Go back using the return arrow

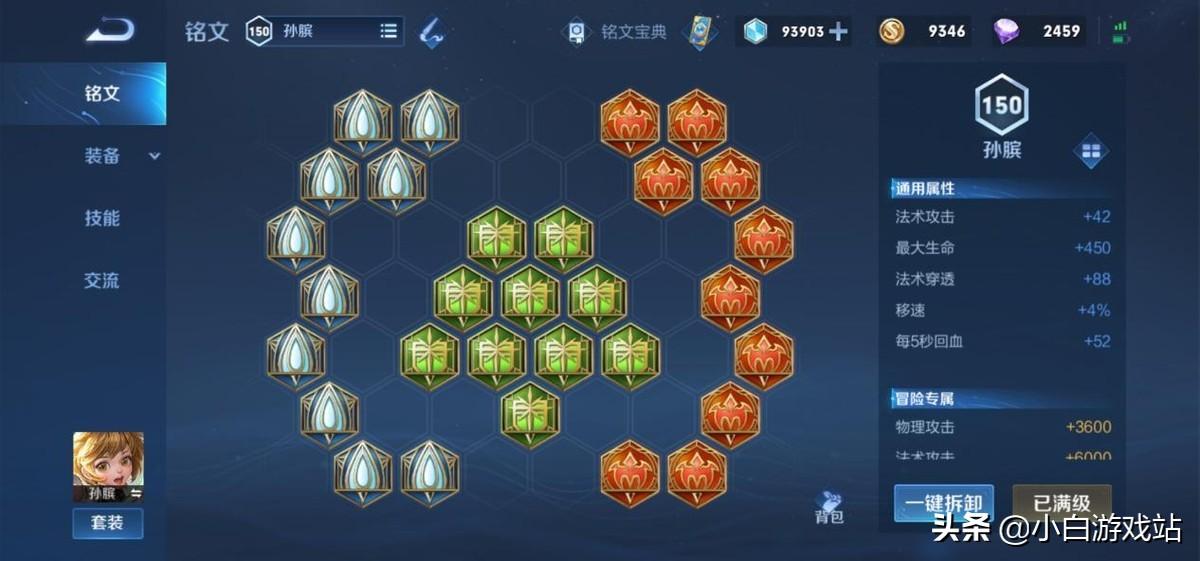[x=110, y=31]
